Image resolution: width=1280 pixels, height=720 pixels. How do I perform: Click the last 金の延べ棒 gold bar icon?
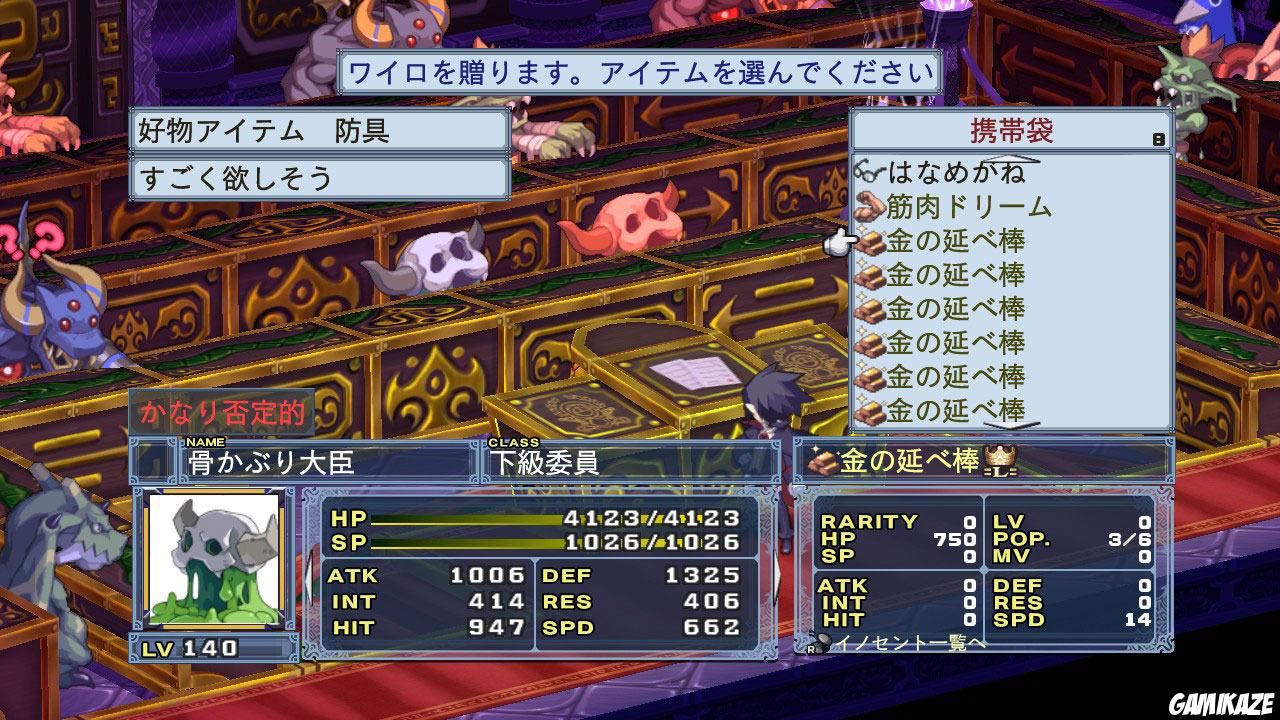[x=868, y=406]
